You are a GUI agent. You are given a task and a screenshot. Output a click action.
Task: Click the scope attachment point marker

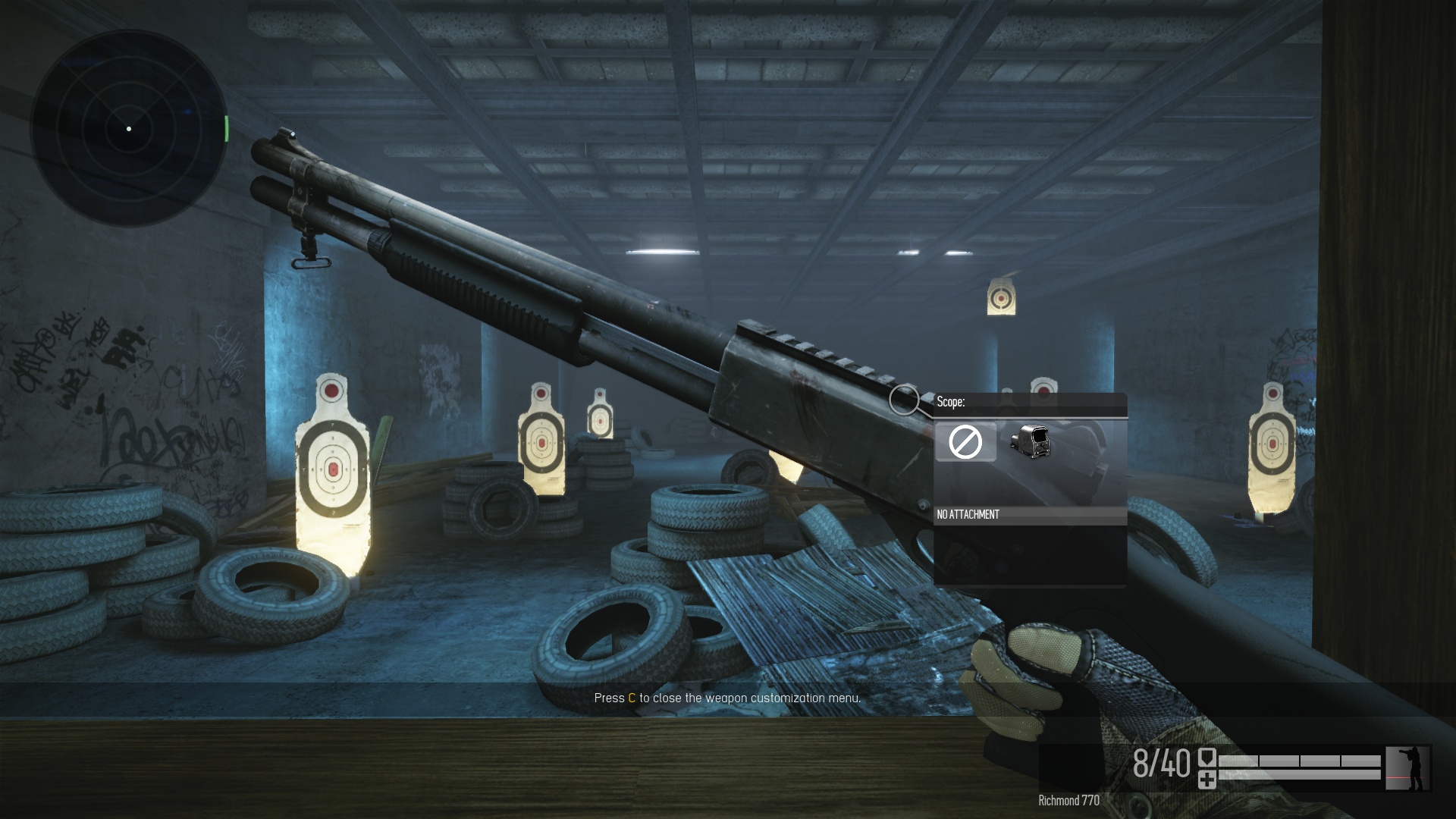[903, 400]
